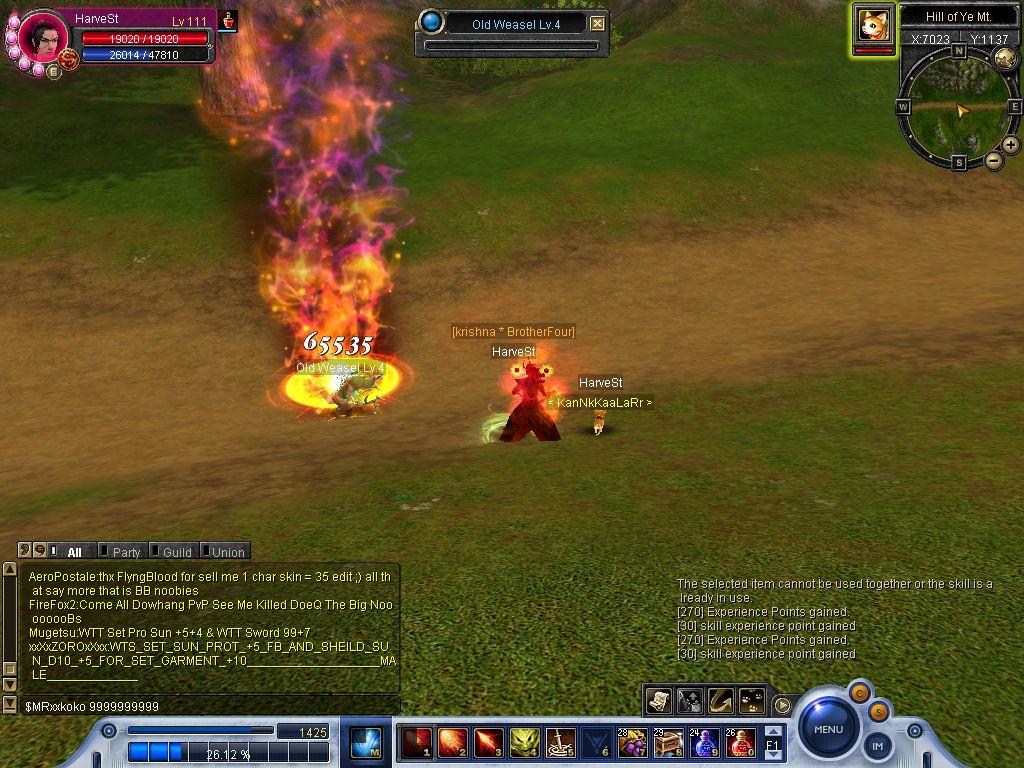The image size is (1024, 768).
Task: Zoom in the minimap with plus button
Action: pos(1011,145)
